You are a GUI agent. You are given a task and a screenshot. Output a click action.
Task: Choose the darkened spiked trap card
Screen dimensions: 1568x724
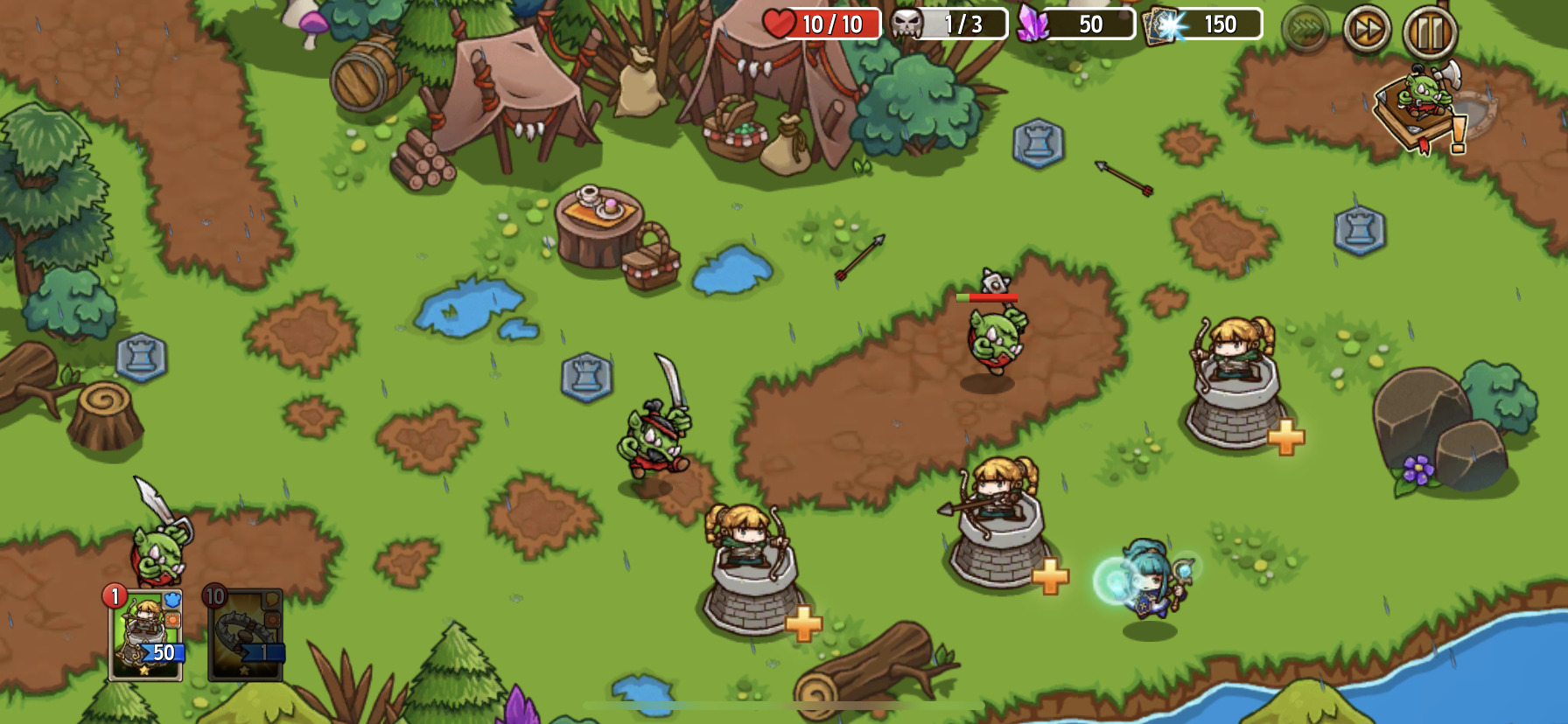click(x=245, y=636)
